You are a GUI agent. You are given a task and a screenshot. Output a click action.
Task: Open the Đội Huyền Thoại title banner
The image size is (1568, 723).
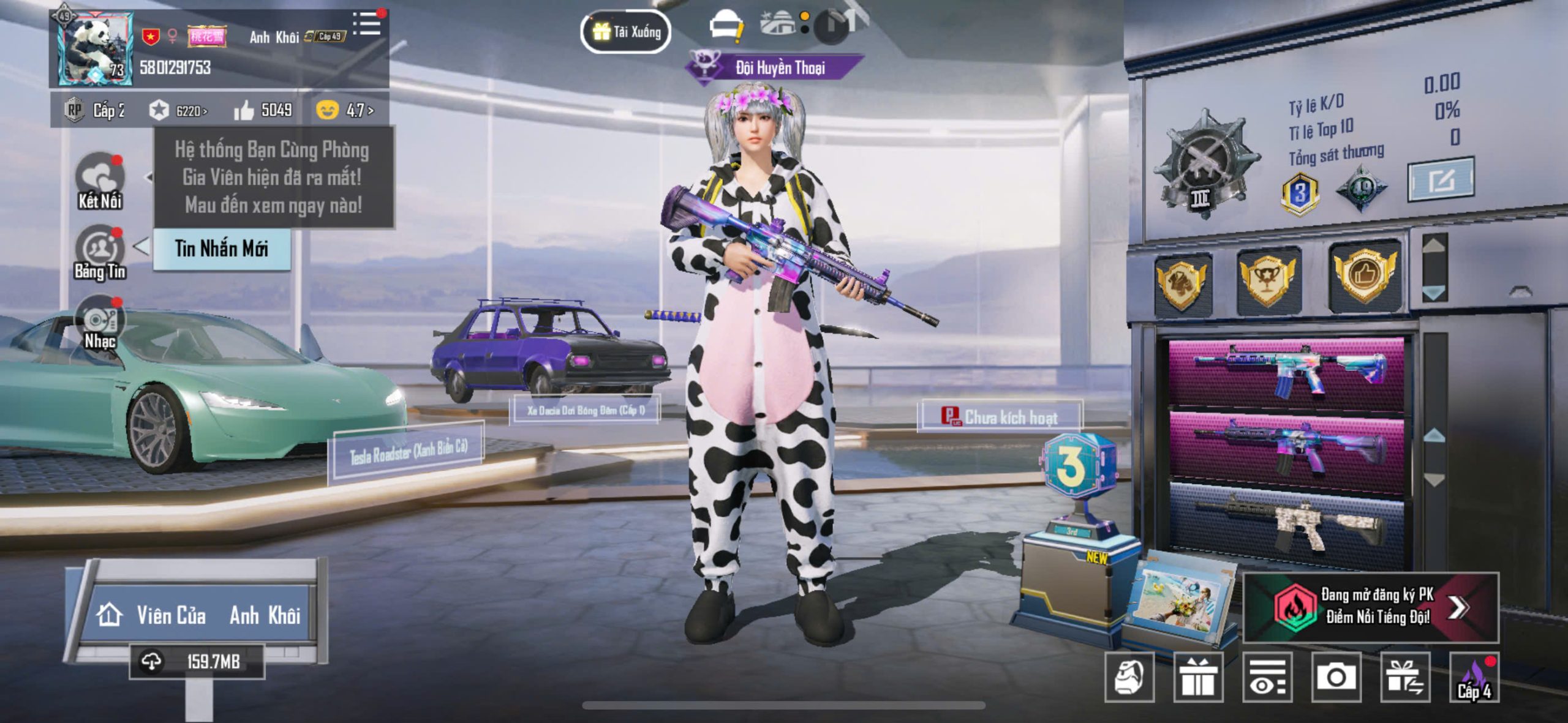click(x=777, y=67)
